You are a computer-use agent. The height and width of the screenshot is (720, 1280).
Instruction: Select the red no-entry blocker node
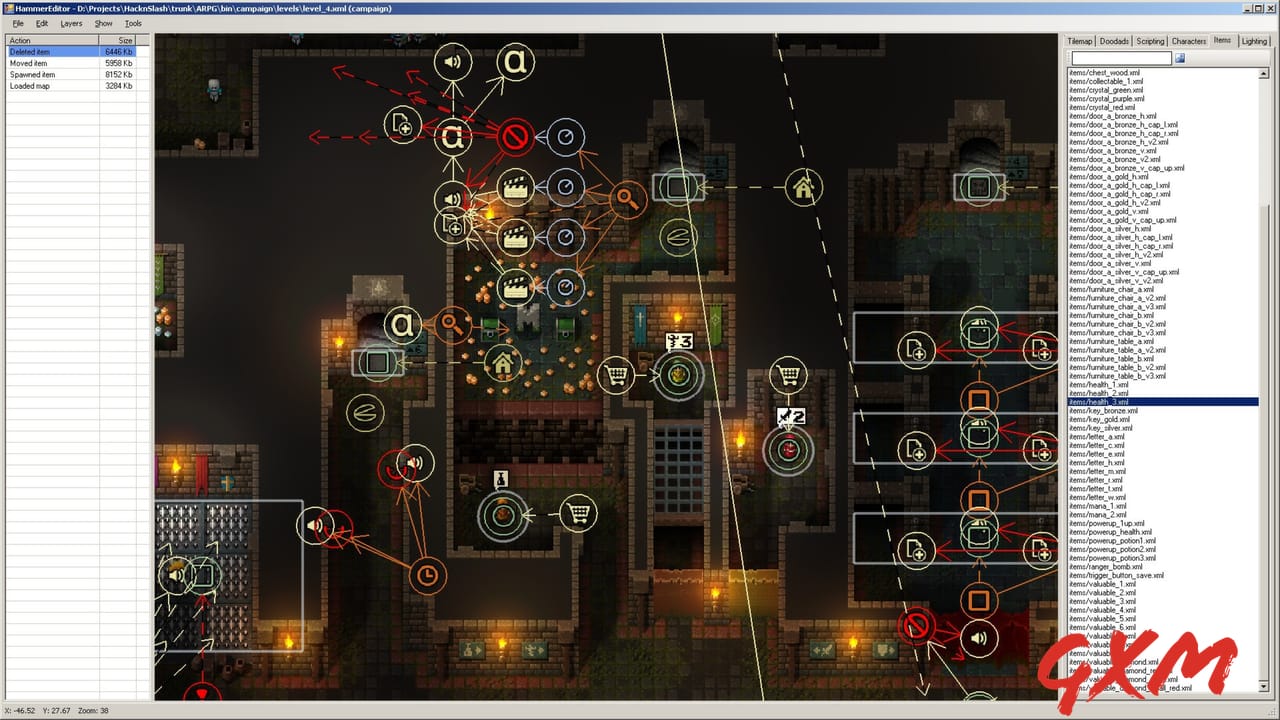513,138
